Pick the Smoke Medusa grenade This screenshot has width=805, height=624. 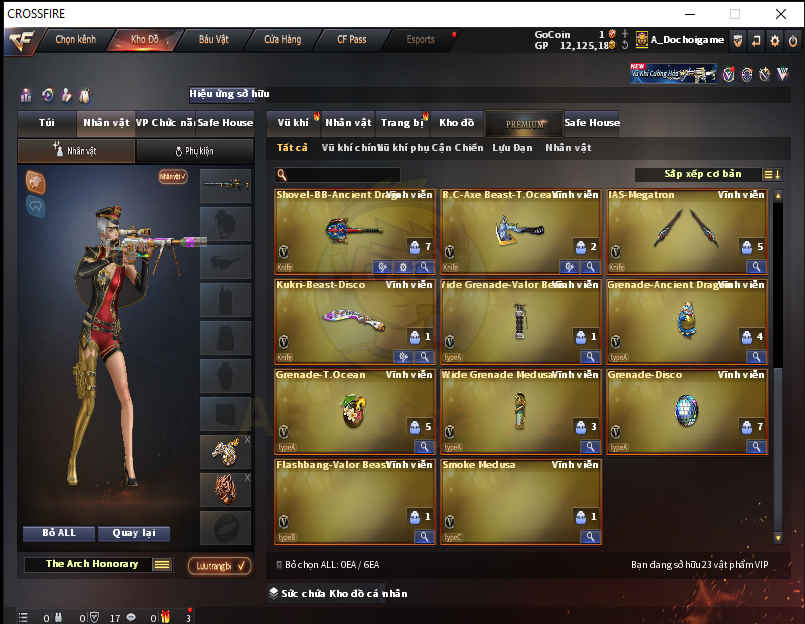tap(520, 501)
